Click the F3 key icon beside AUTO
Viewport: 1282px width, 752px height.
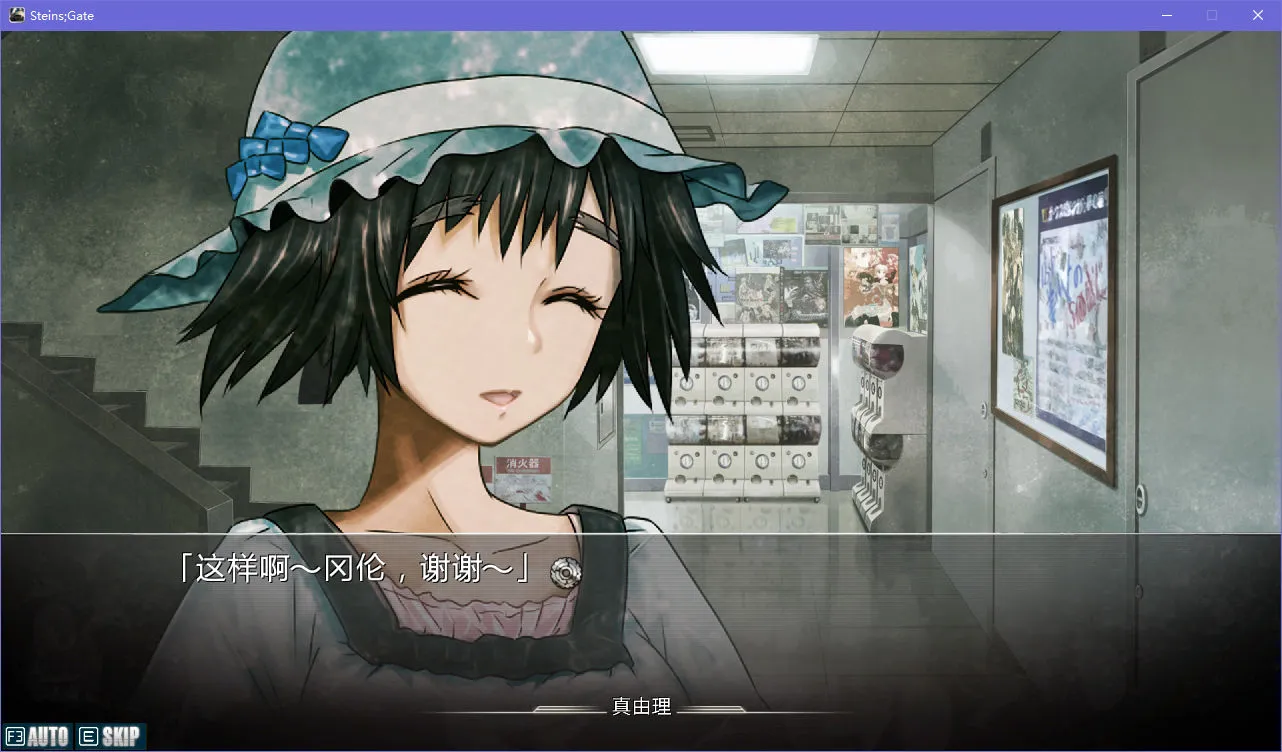pyautogui.click(x=14, y=737)
